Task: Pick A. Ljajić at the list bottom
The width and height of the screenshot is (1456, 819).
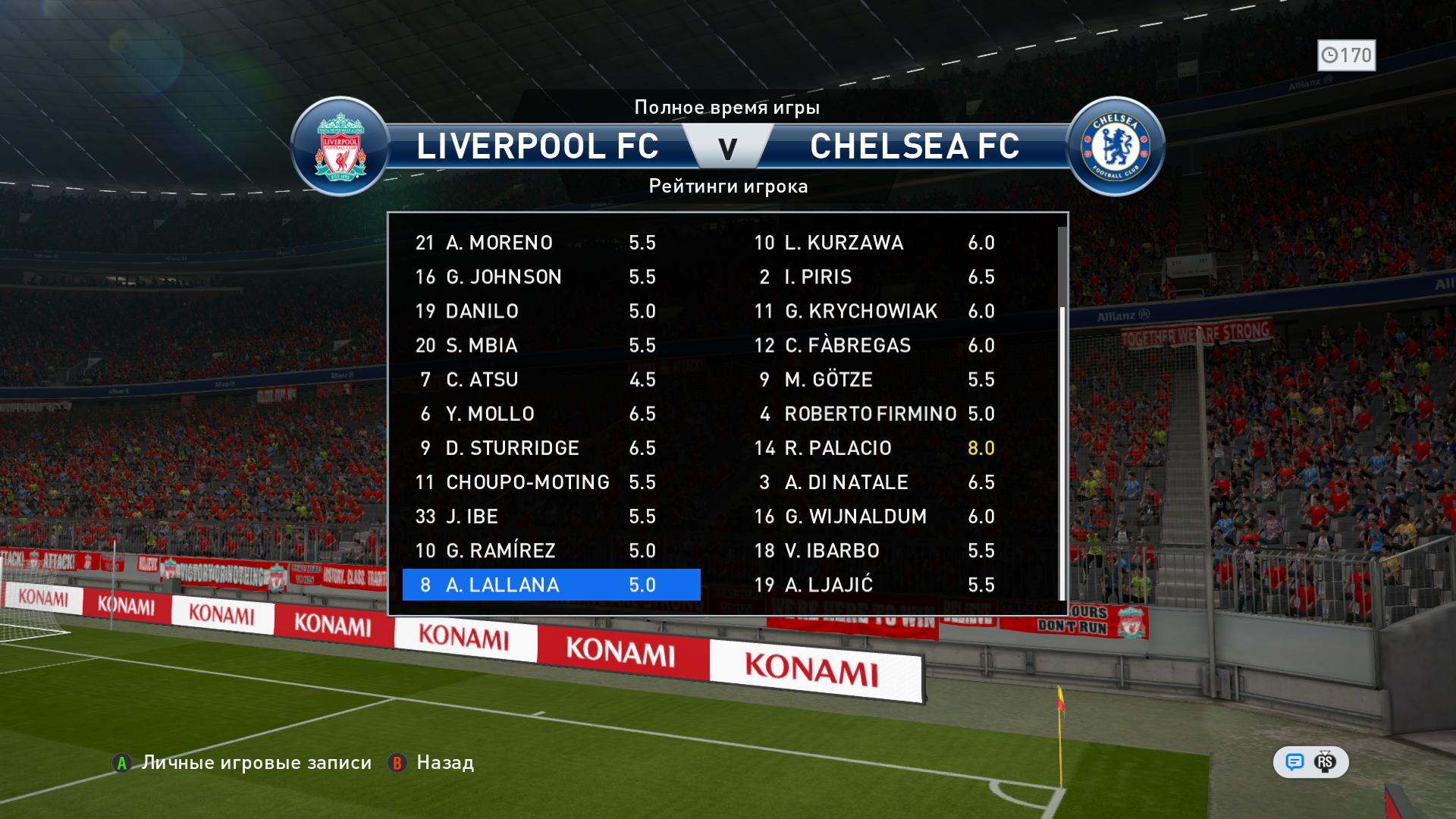Action: click(874, 585)
